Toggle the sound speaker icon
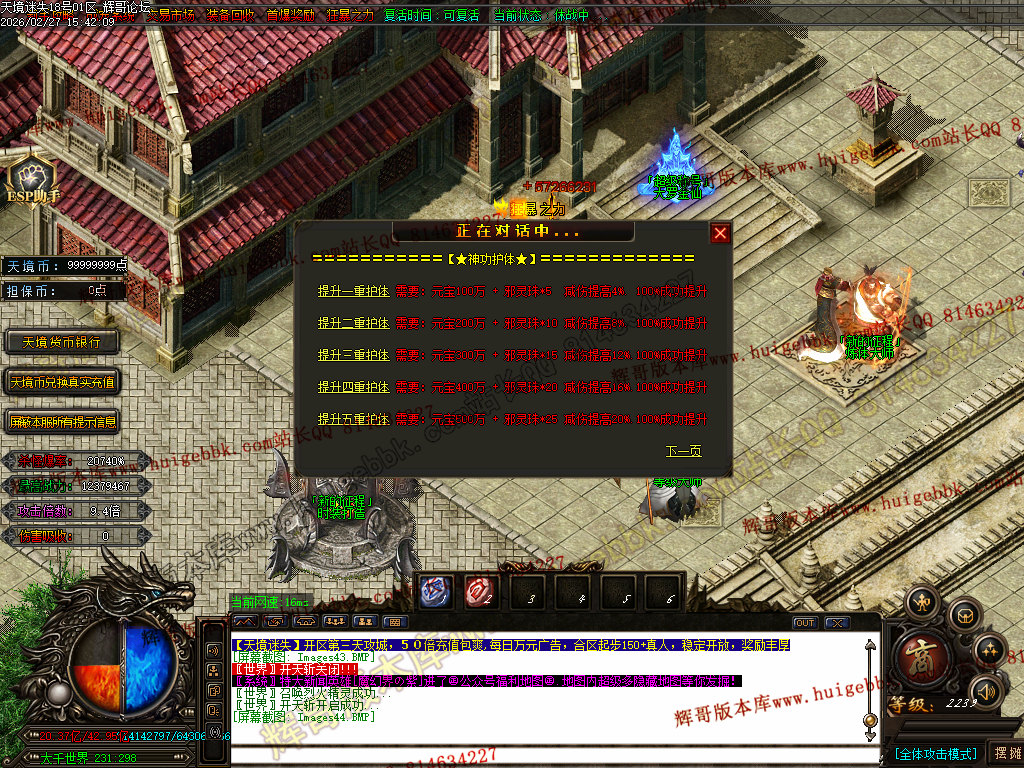Image resolution: width=1024 pixels, height=768 pixels. 988,690
